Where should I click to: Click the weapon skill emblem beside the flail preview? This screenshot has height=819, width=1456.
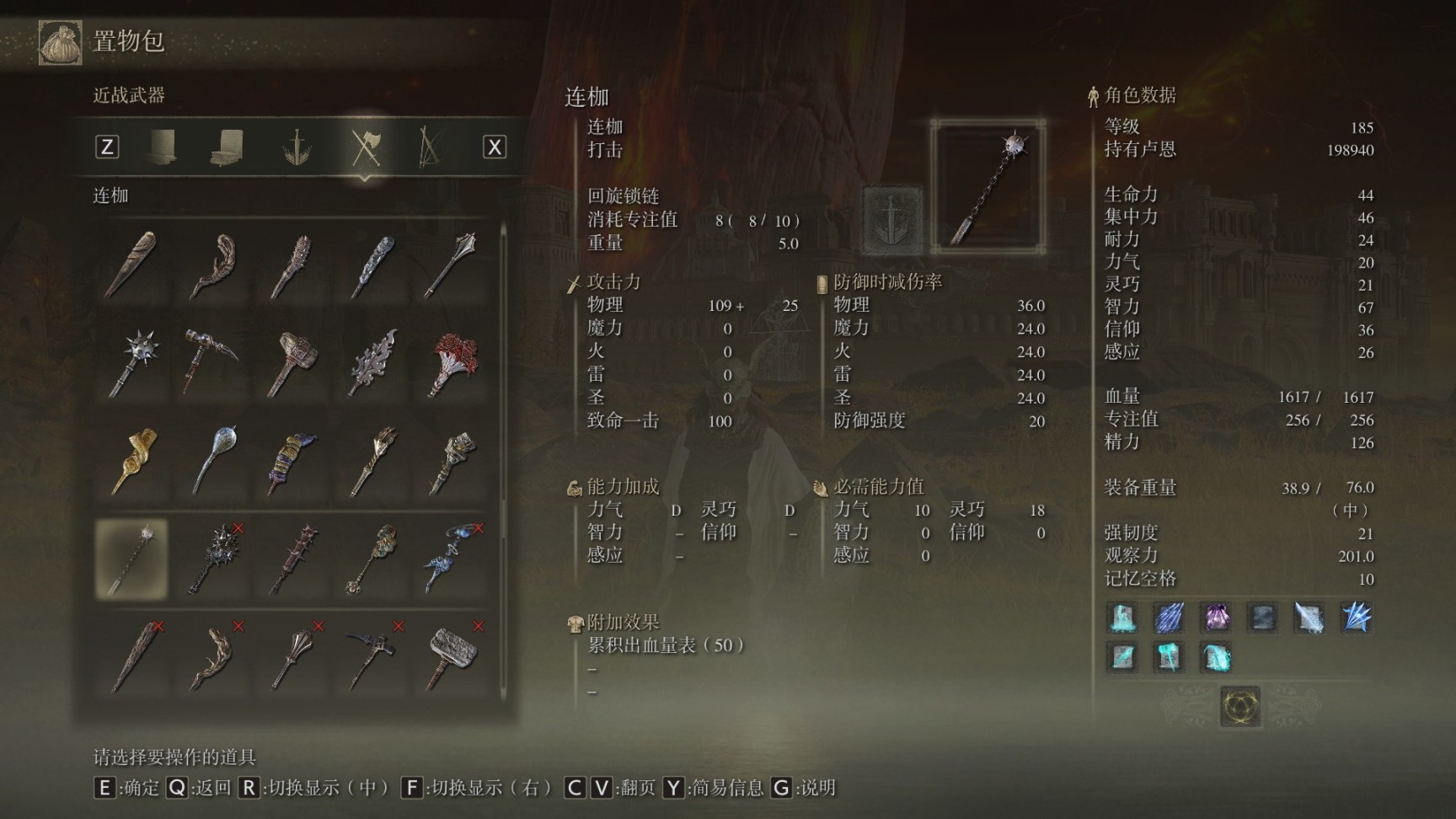891,221
